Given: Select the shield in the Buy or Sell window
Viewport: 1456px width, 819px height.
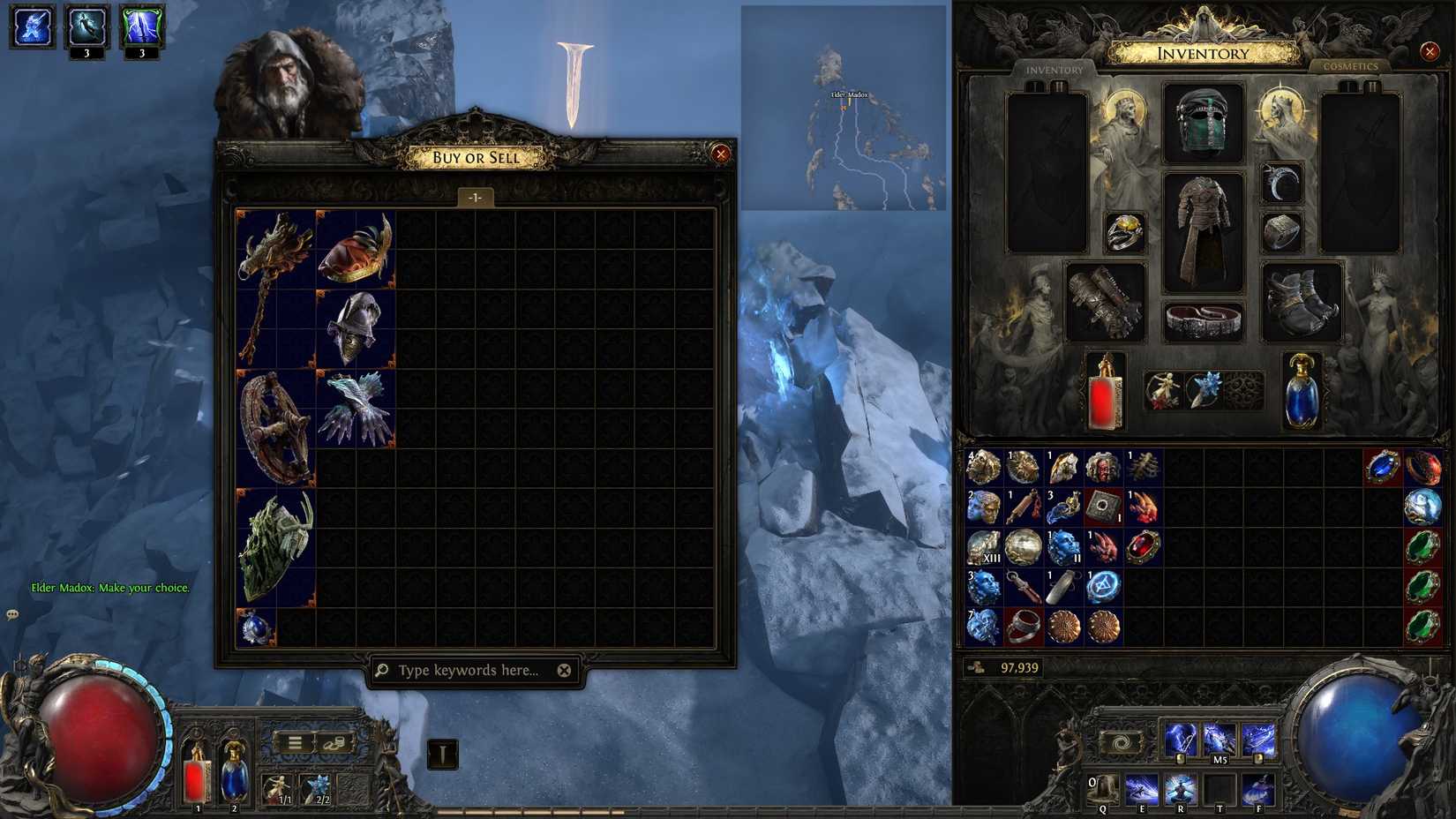Looking at the screenshot, I should pos(274,543).
